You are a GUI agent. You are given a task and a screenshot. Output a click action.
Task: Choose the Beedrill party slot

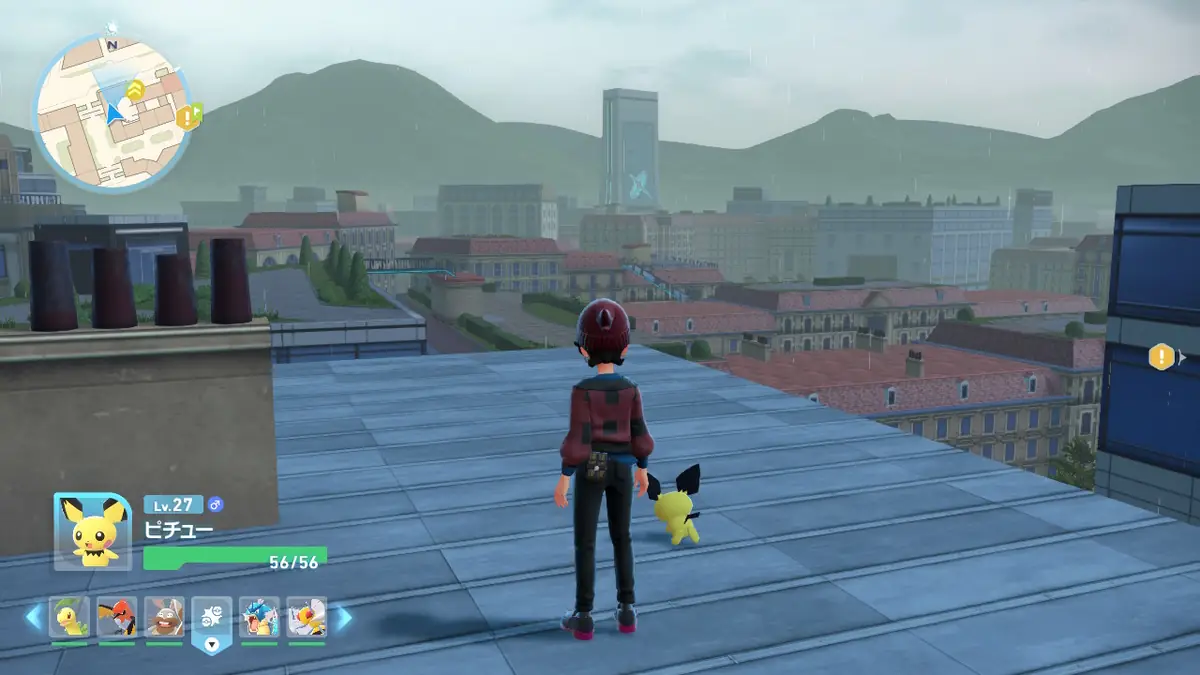[x=306, y=617]
